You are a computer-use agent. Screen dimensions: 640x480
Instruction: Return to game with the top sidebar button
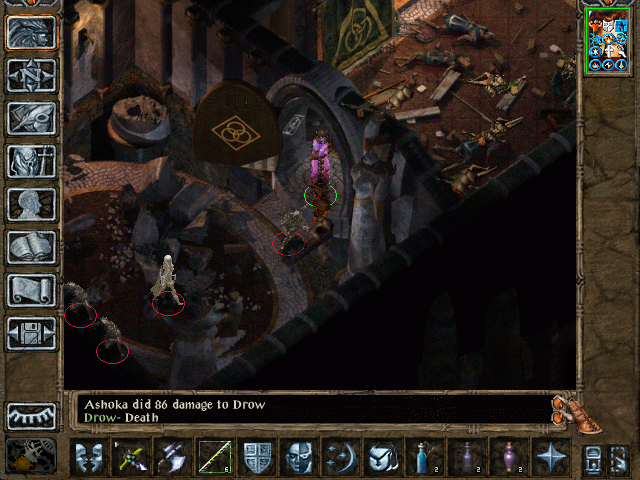tap(31, 33)
